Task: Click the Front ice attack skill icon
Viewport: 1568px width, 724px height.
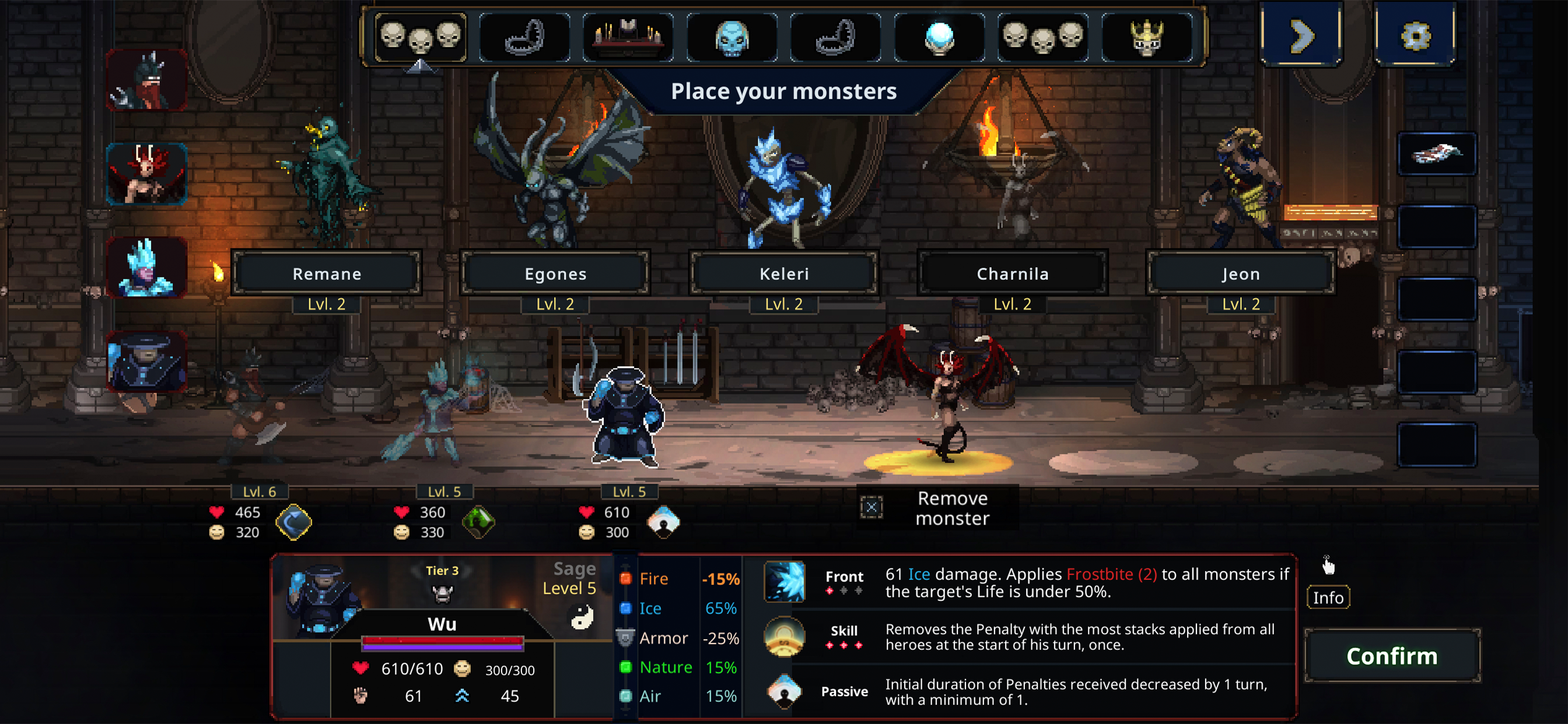Action: pyautogui.click(x=784, y=582)
